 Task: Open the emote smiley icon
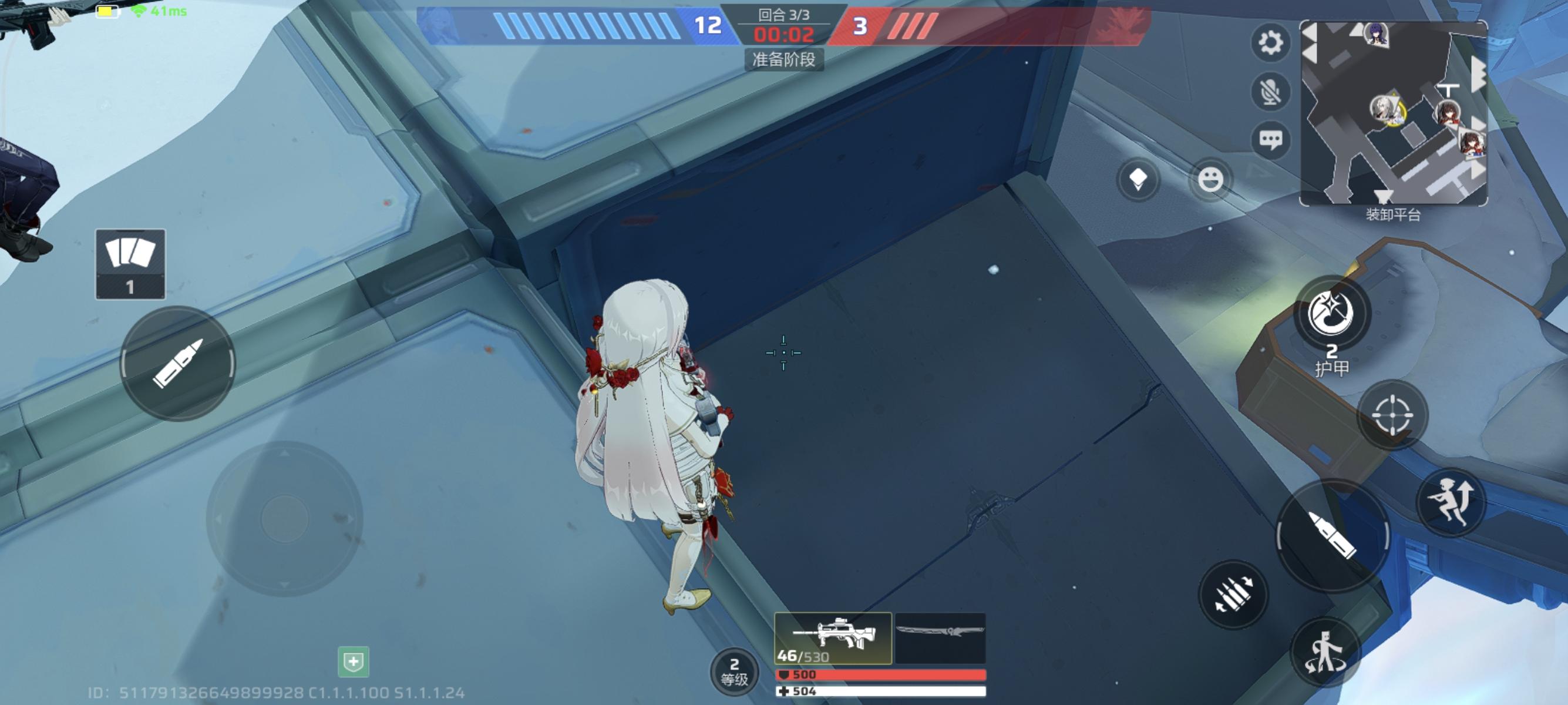click(x=1212, y=178)
